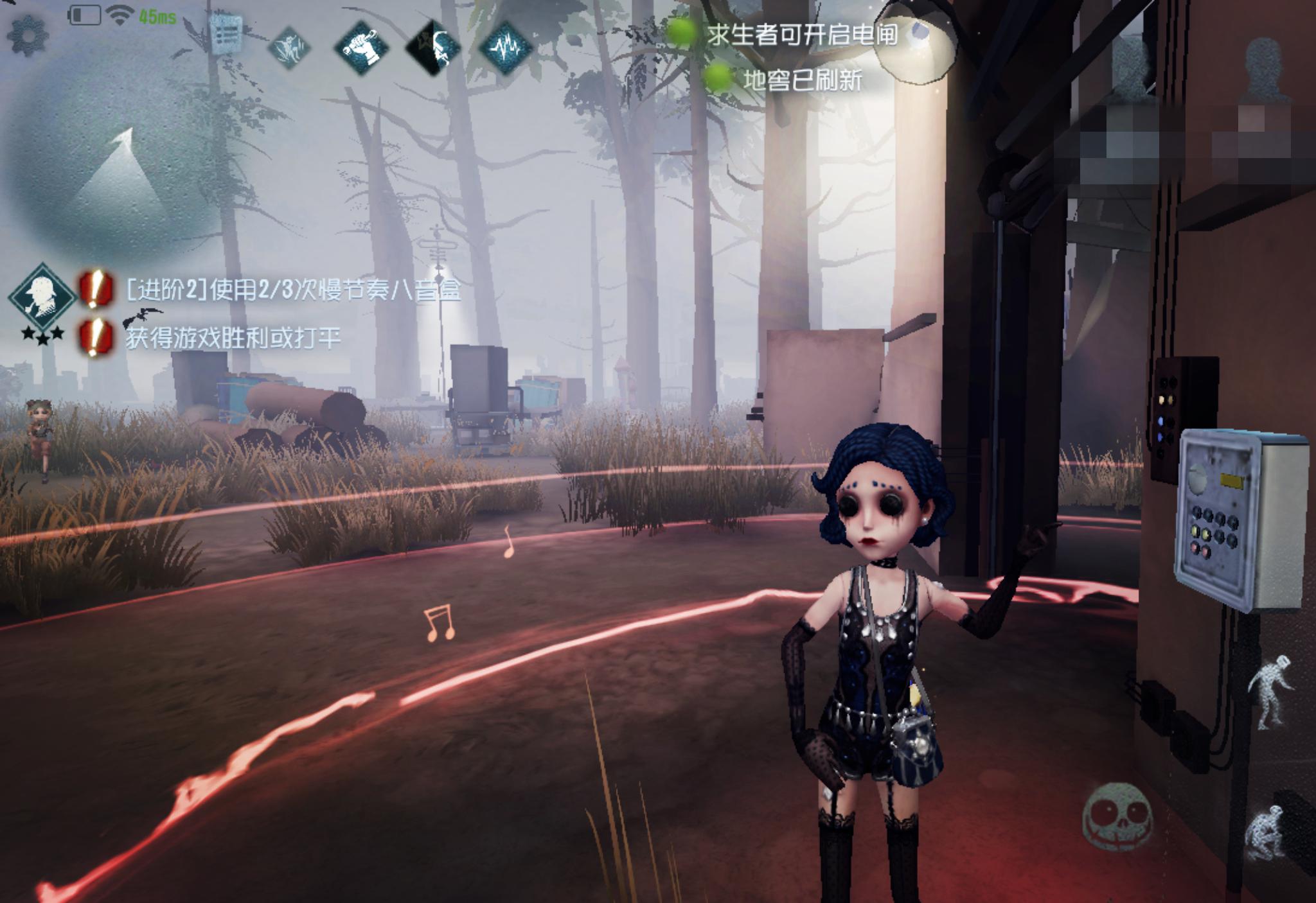
Task: Select the fist-with-tool hunter trait icon
Action: tap(362, 46)
